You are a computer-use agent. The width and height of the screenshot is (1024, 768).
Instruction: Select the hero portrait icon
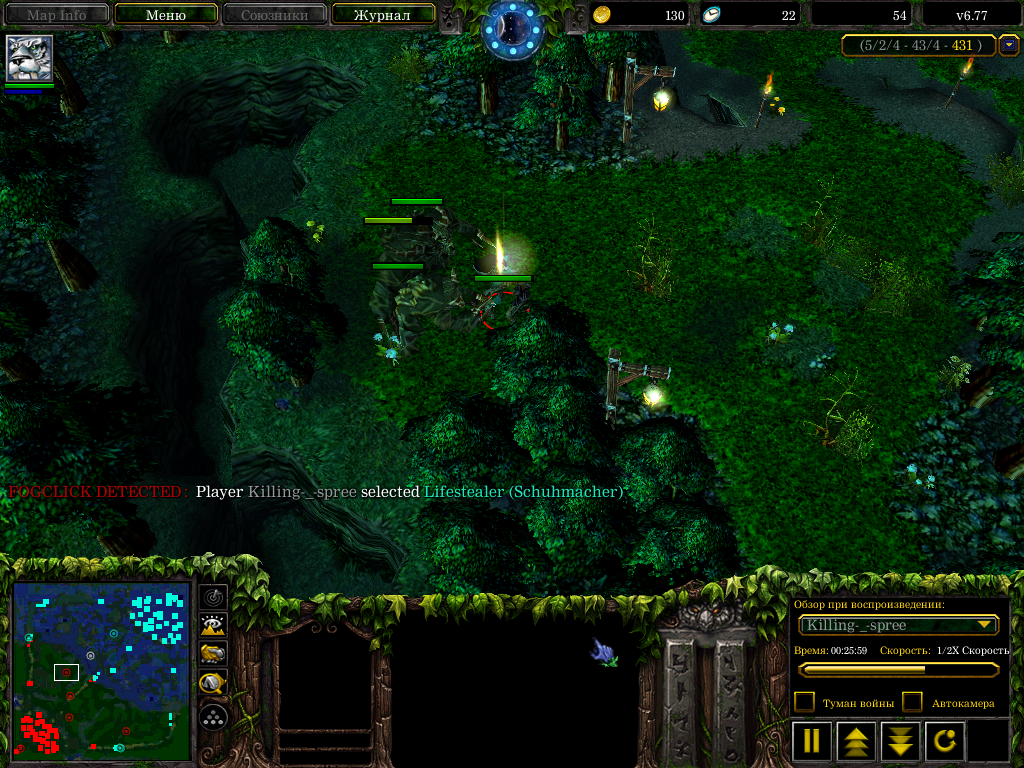30,58
